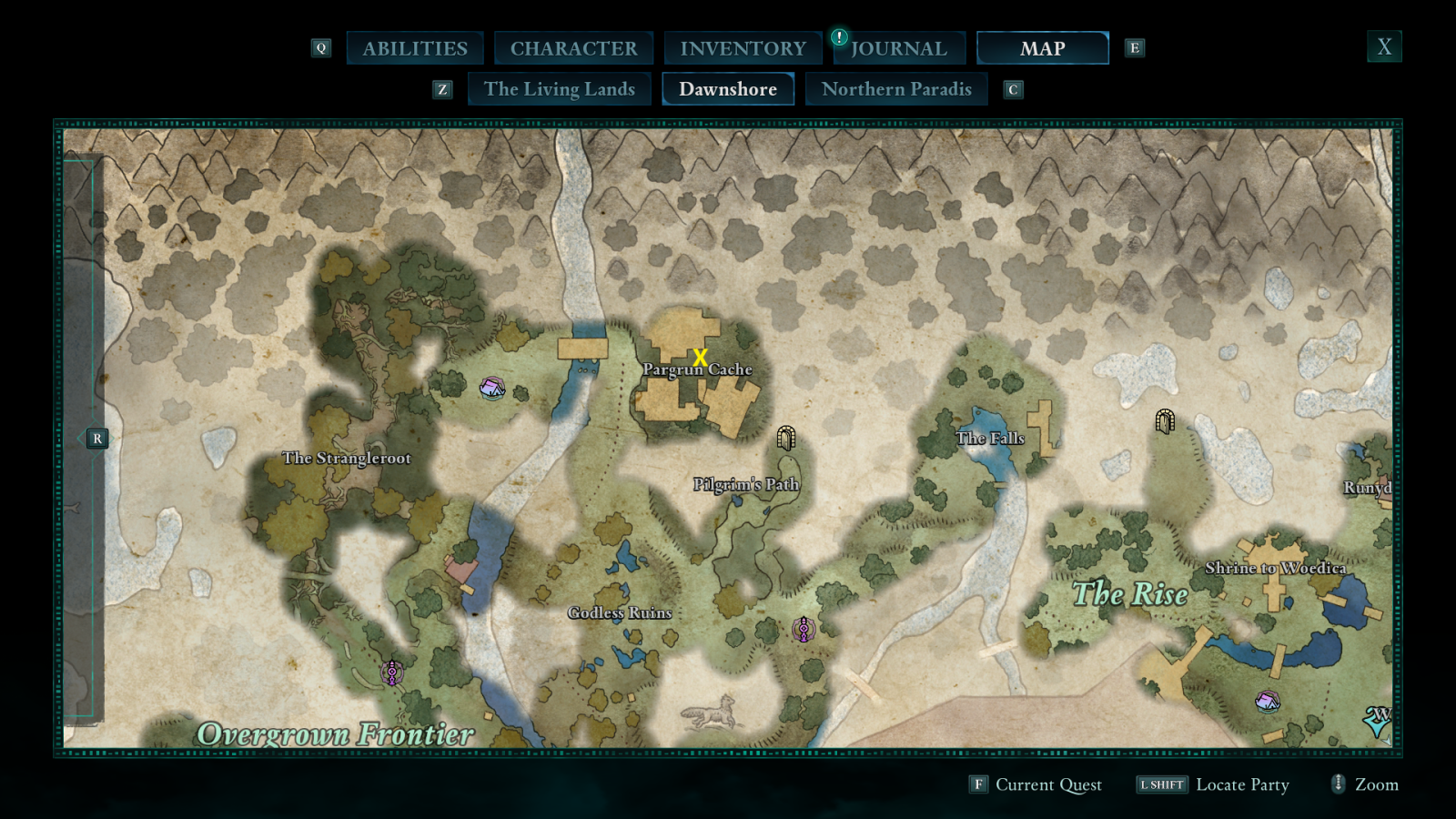
Task: Go to the Journal tab
Action: click(898, 48)
